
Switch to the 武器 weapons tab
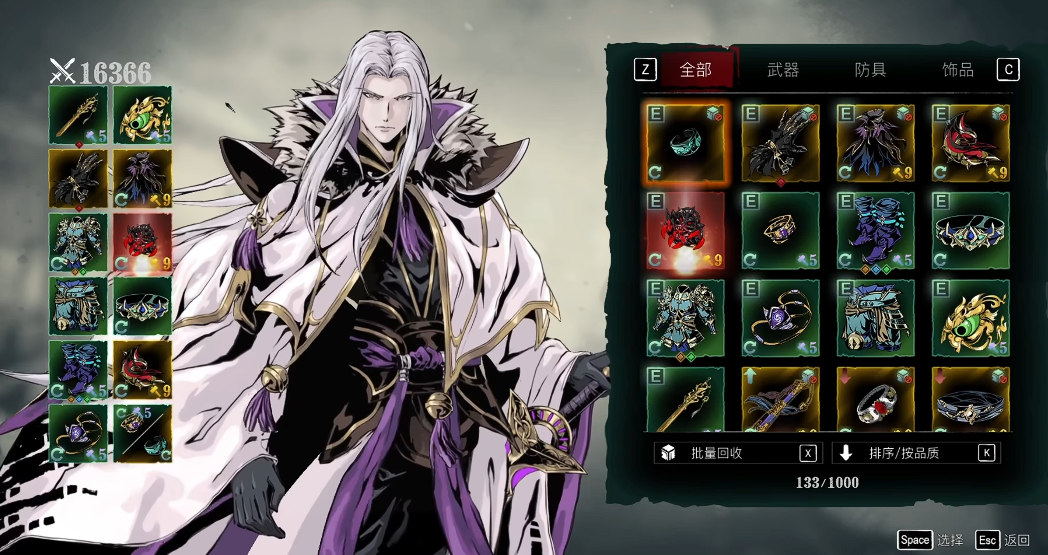[x=783, y=70]
